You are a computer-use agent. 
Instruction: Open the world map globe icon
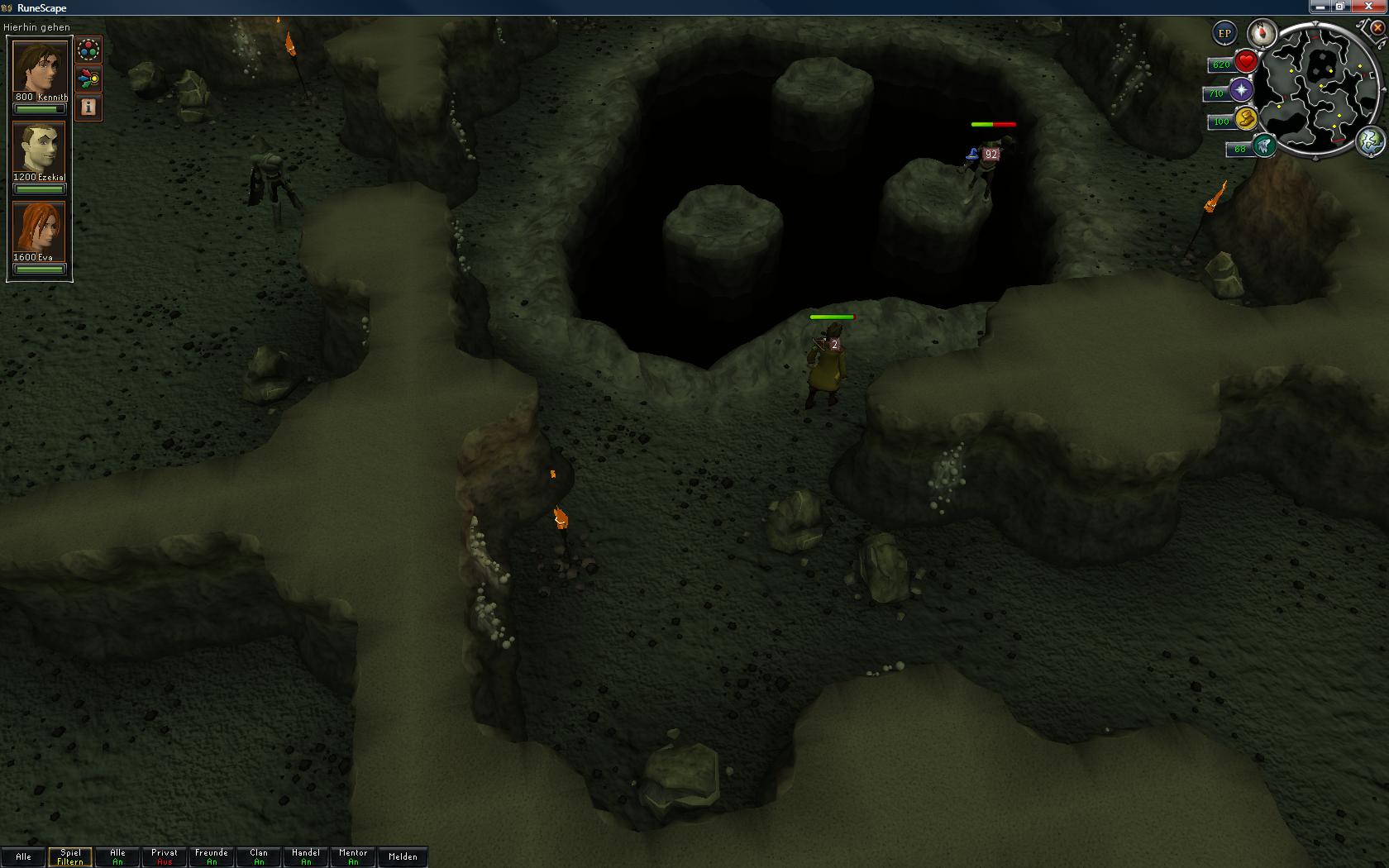tap(1369, 141)
